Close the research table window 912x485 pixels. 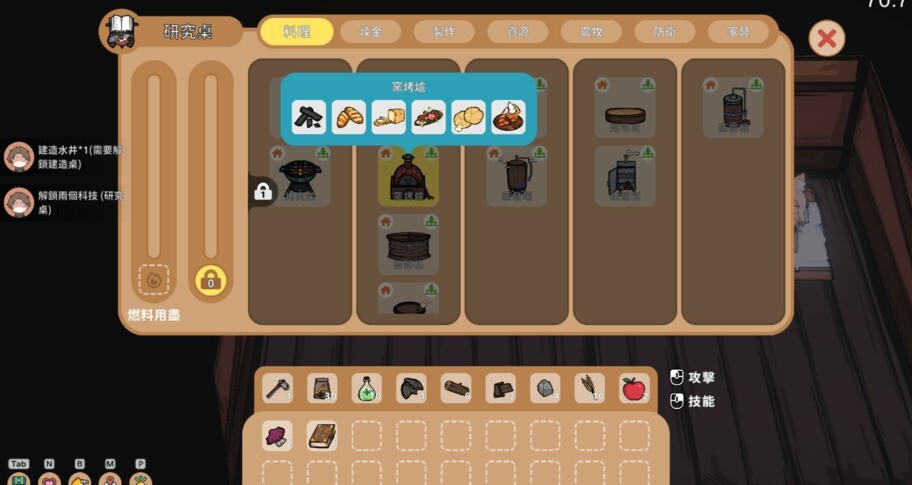tap(826, 39)
